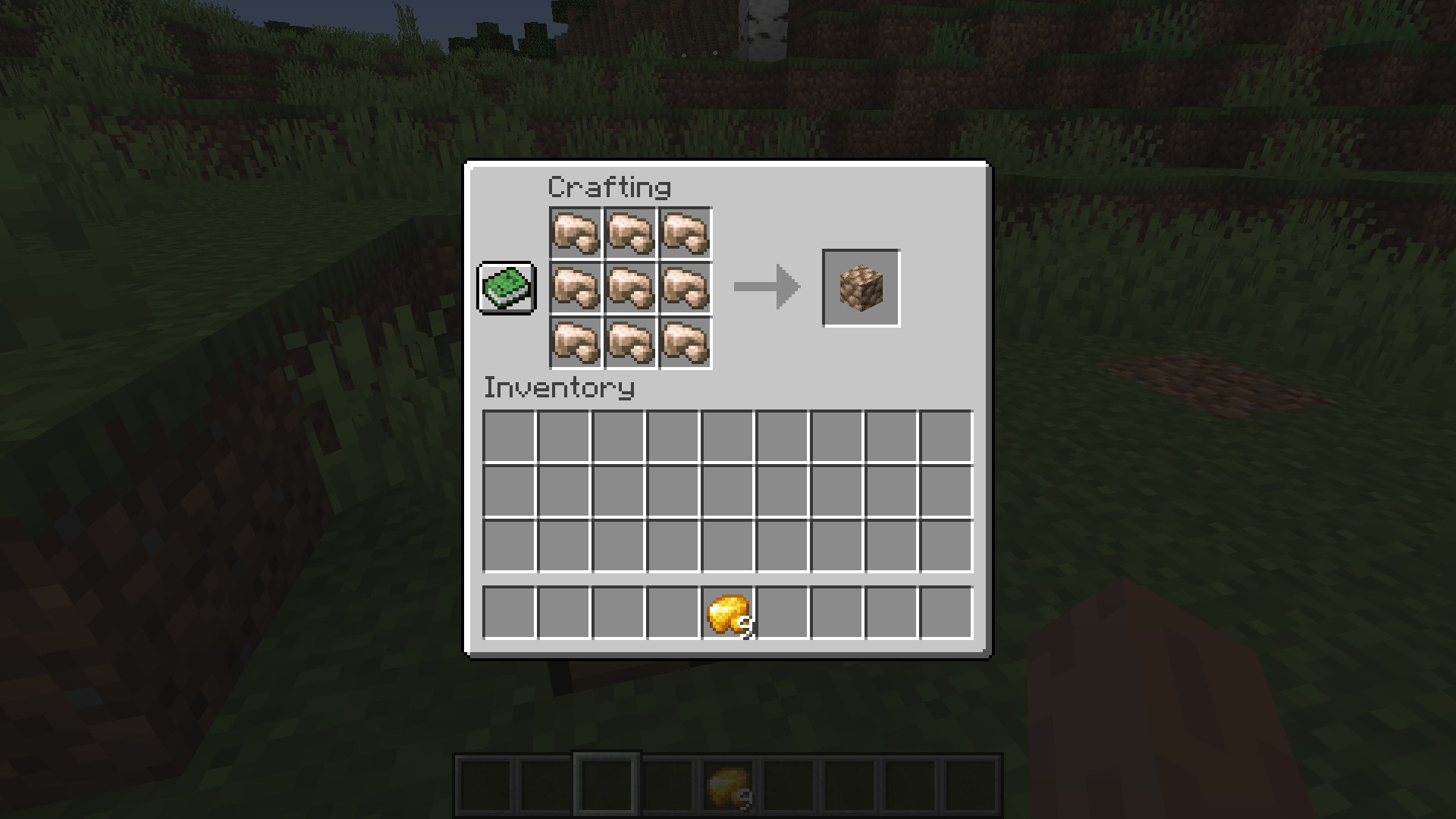1456x819 pixels.
Task: Select the raw gold stack in inventory
Action: point(728,613)
